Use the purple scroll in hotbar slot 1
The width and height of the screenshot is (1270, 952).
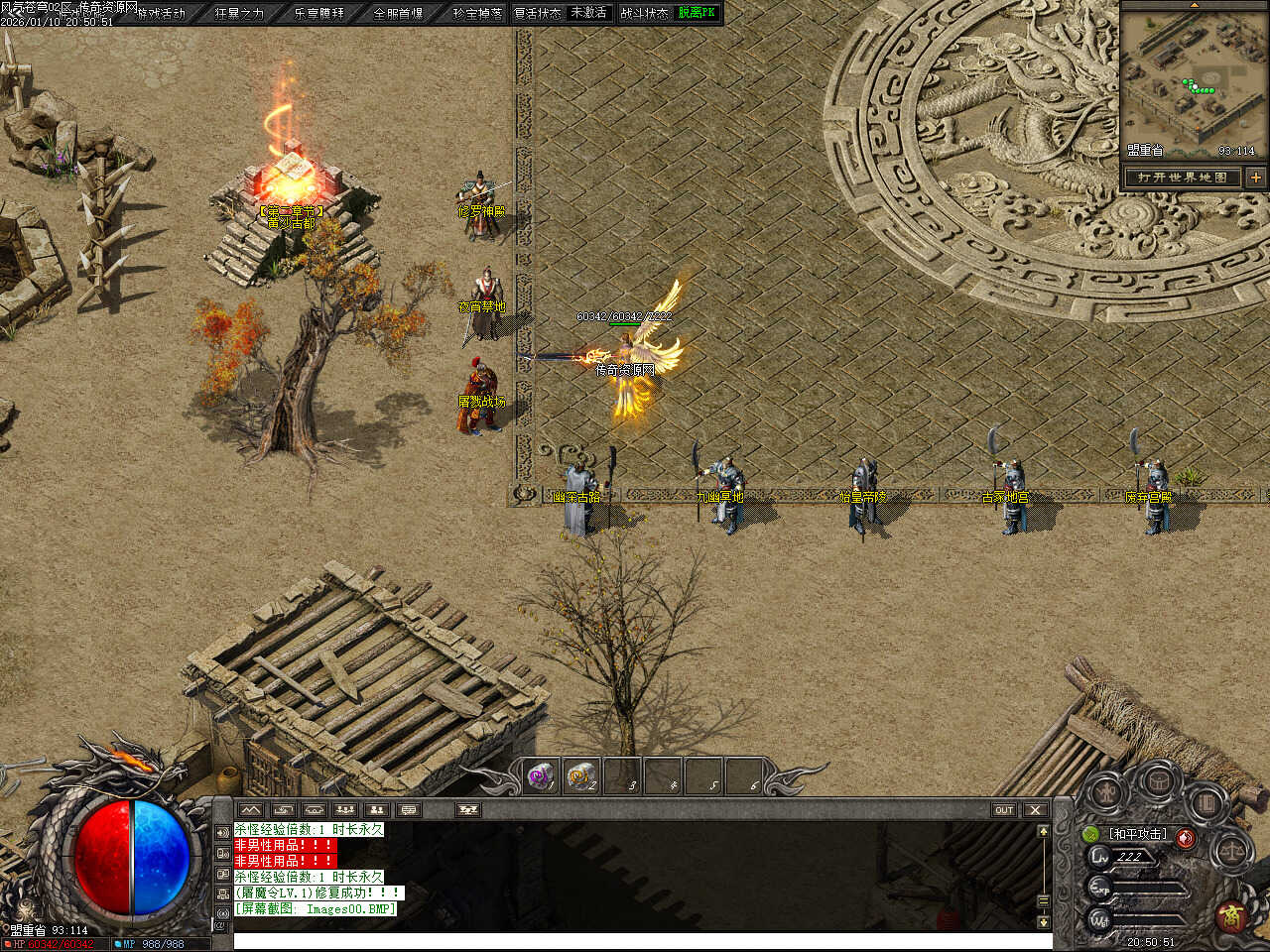(x=540, y=776)
